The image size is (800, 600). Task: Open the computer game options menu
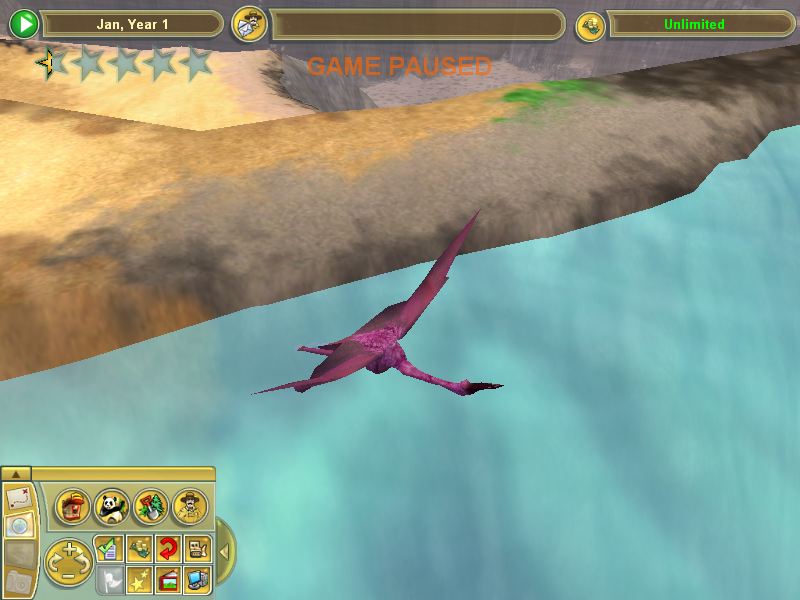point(197,579)
